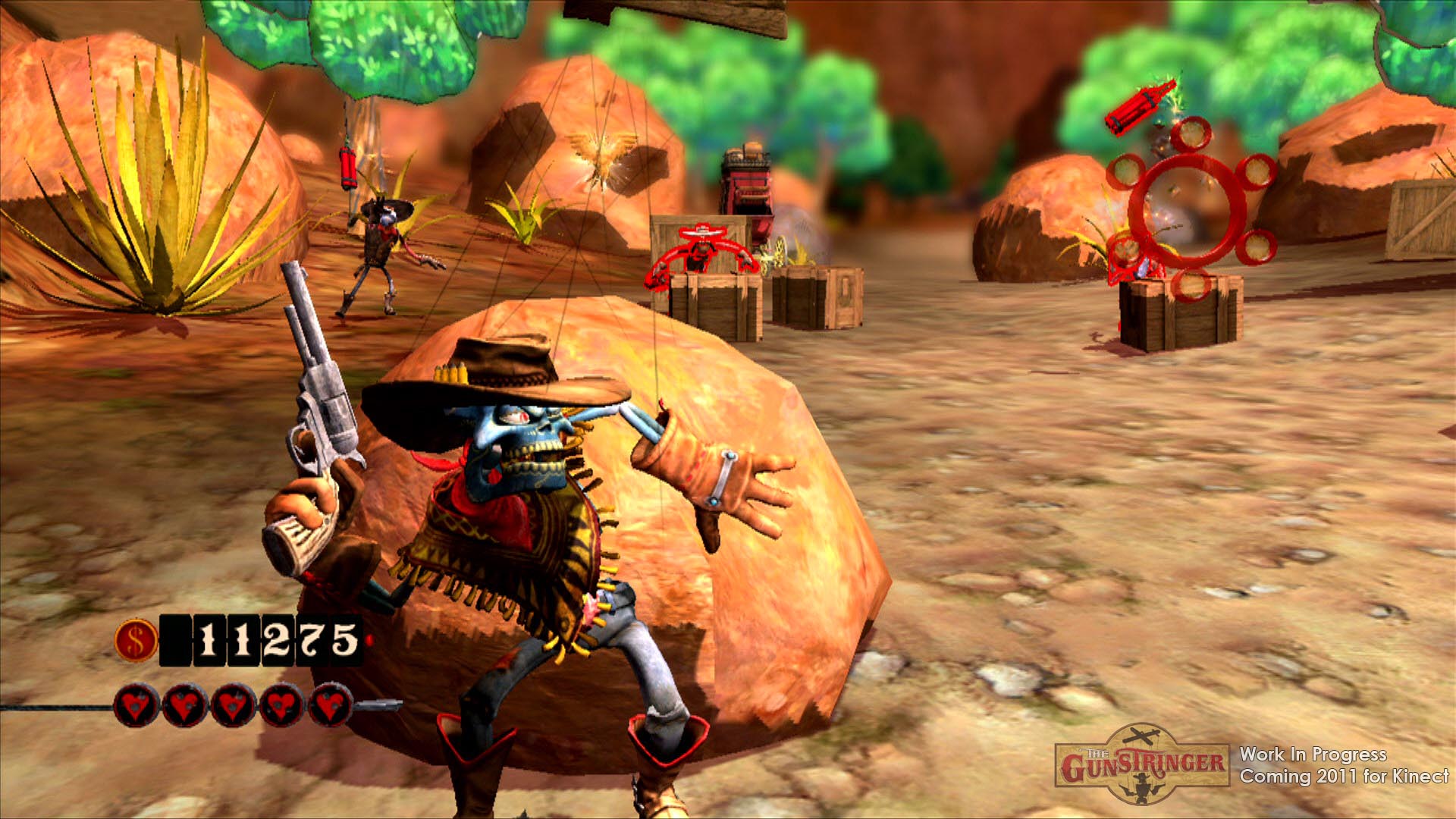This screenshot has height=819, width=1456.
Task: Click The Gunstringer logo watermark
Action: (x=1142, y=763)
